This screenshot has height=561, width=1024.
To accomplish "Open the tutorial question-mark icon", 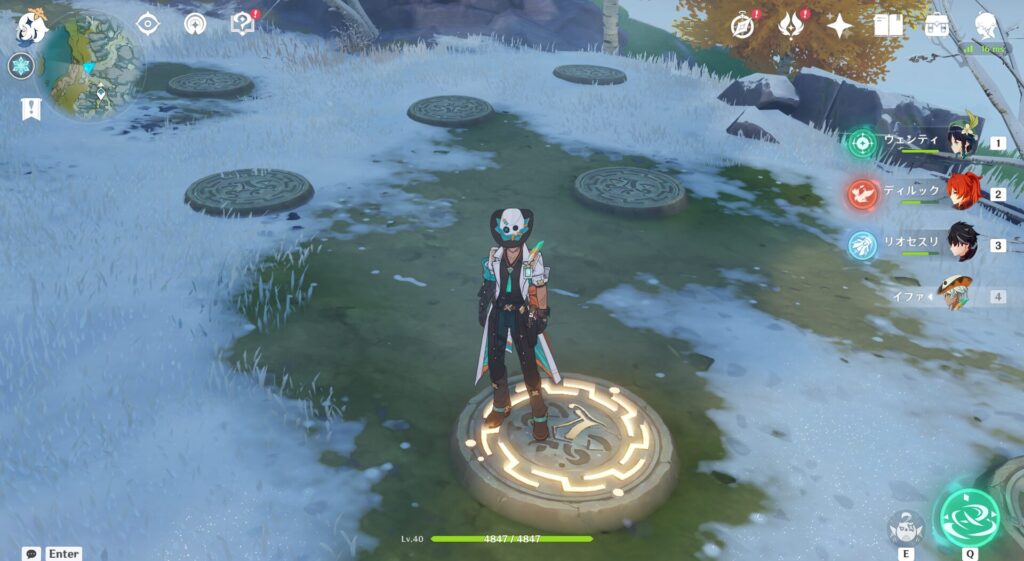I will coord(242,24).
